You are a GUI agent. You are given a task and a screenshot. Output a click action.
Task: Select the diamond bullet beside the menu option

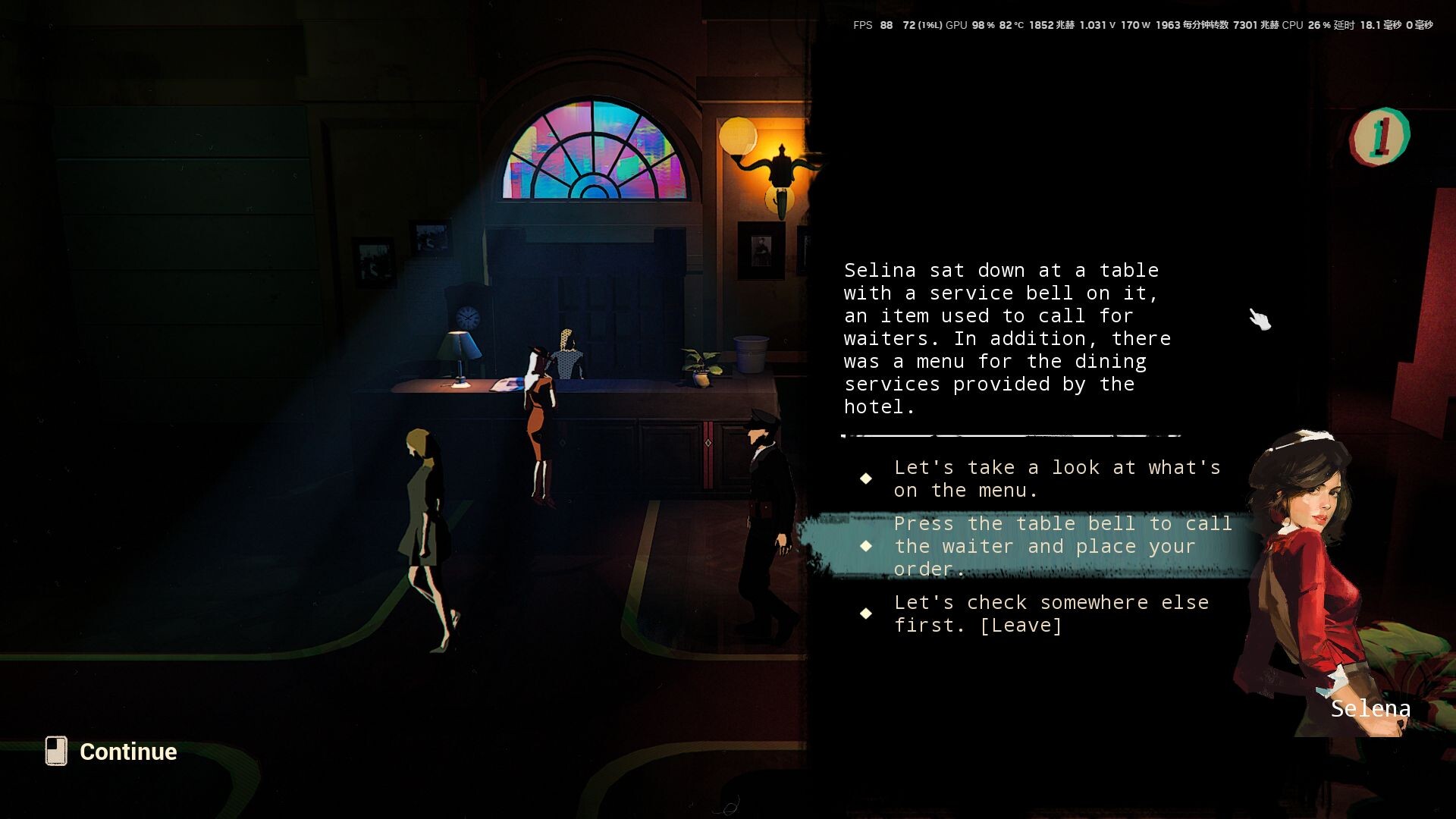867,479
